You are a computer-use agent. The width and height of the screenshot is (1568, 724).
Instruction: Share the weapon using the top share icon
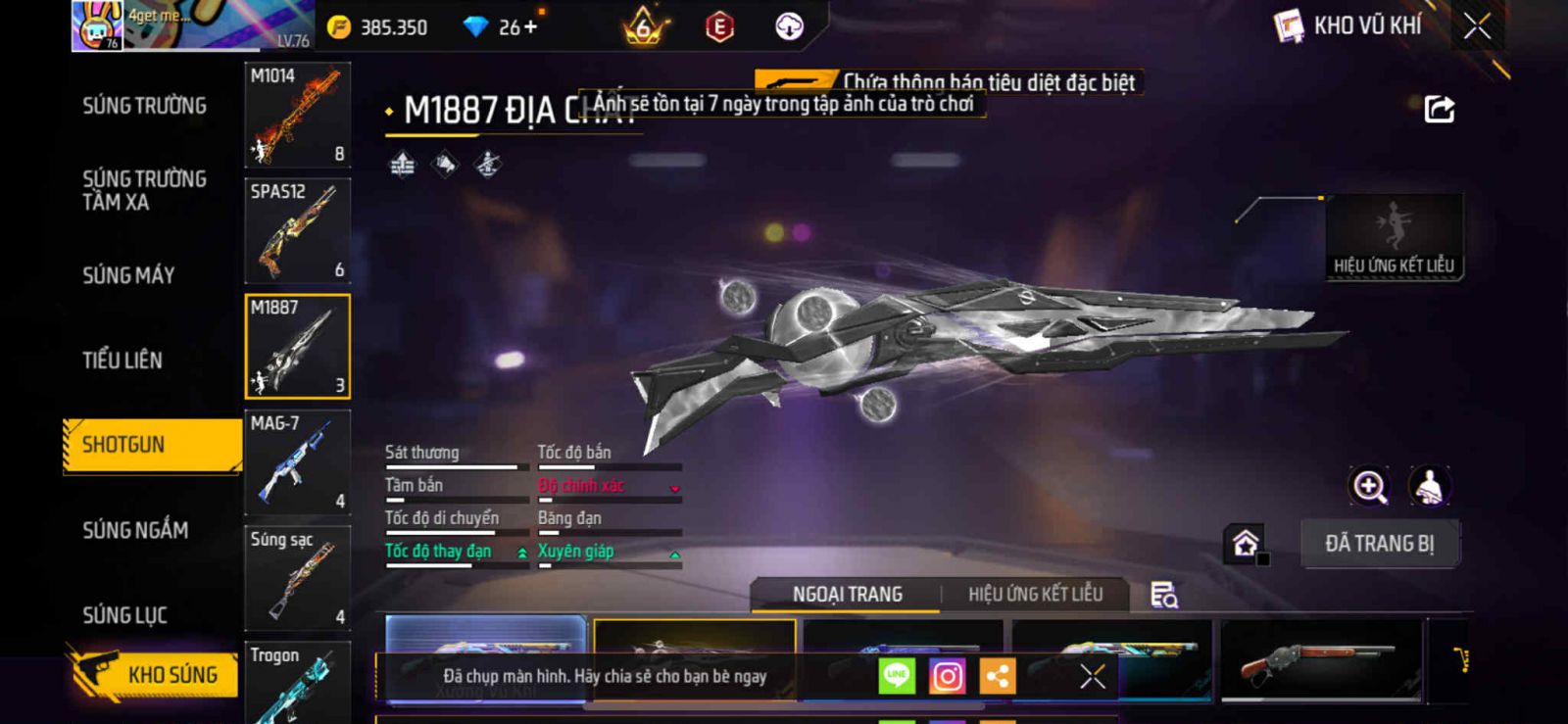pos(1439,109)
